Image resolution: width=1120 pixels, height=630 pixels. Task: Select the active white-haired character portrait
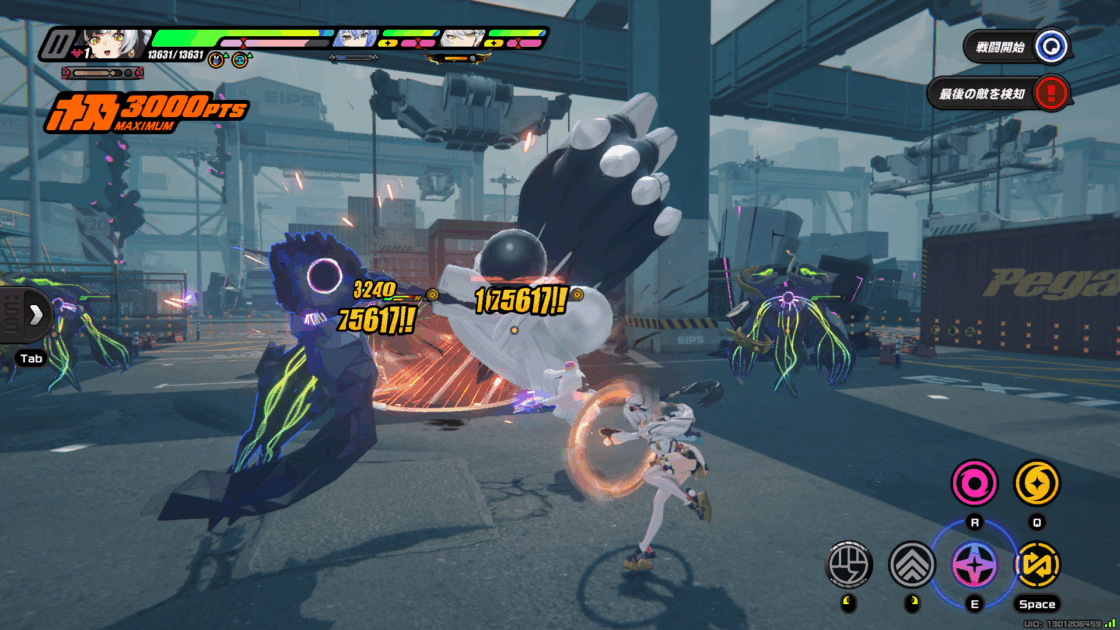[113, 44]
